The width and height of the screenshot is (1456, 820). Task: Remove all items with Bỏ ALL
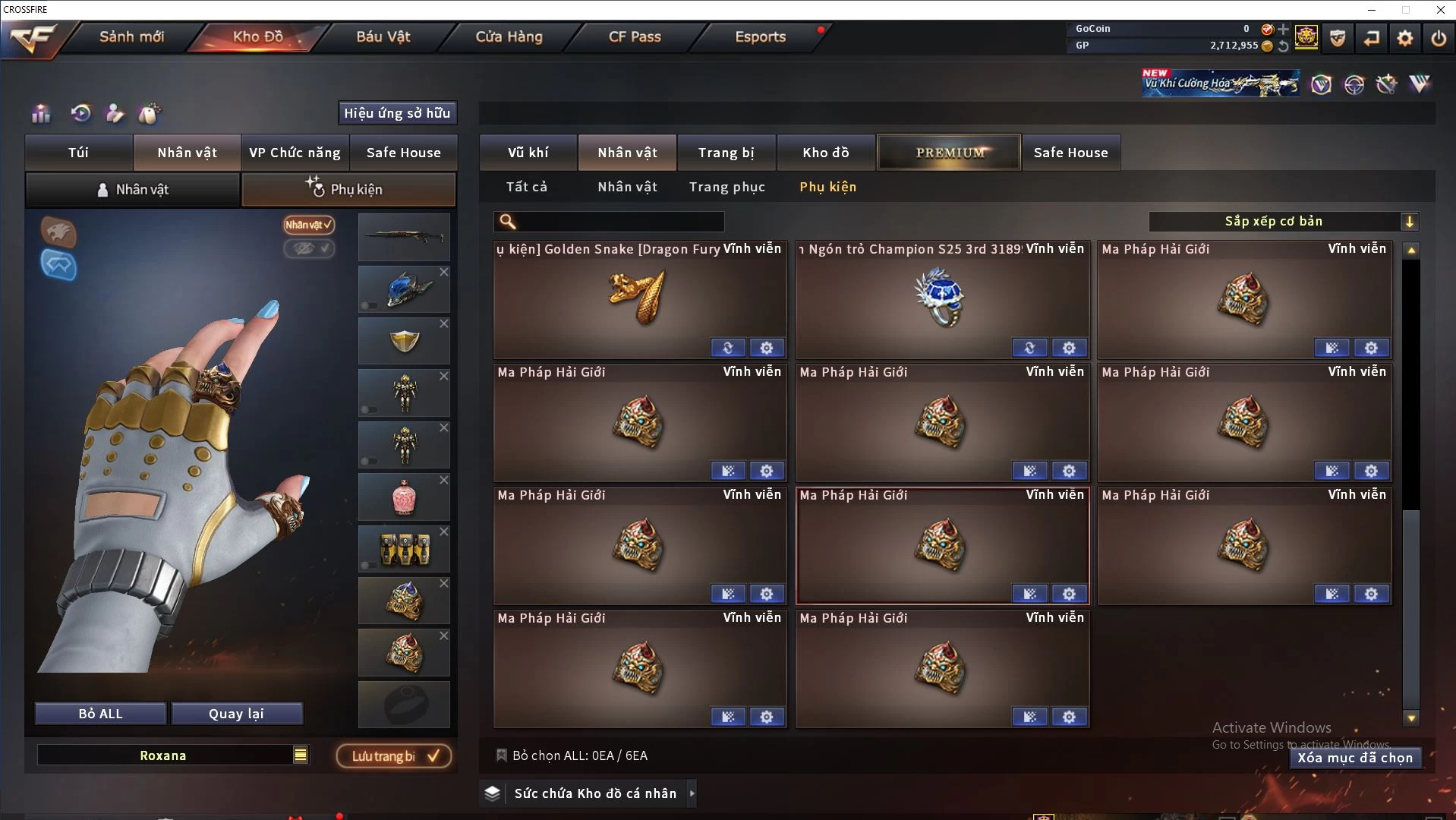[x=100, y=714]
